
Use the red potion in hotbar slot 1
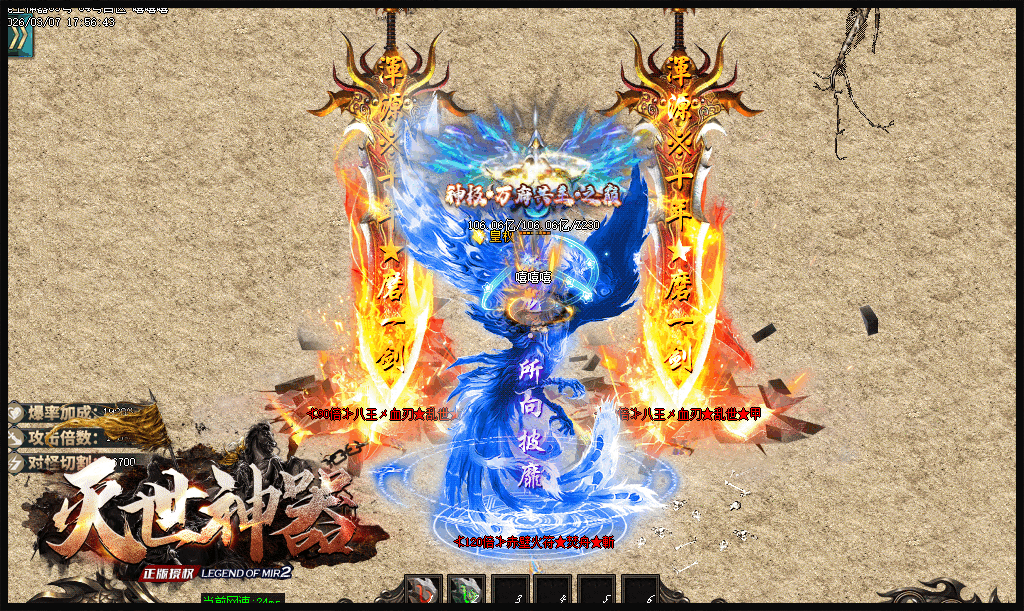point(422,591)
